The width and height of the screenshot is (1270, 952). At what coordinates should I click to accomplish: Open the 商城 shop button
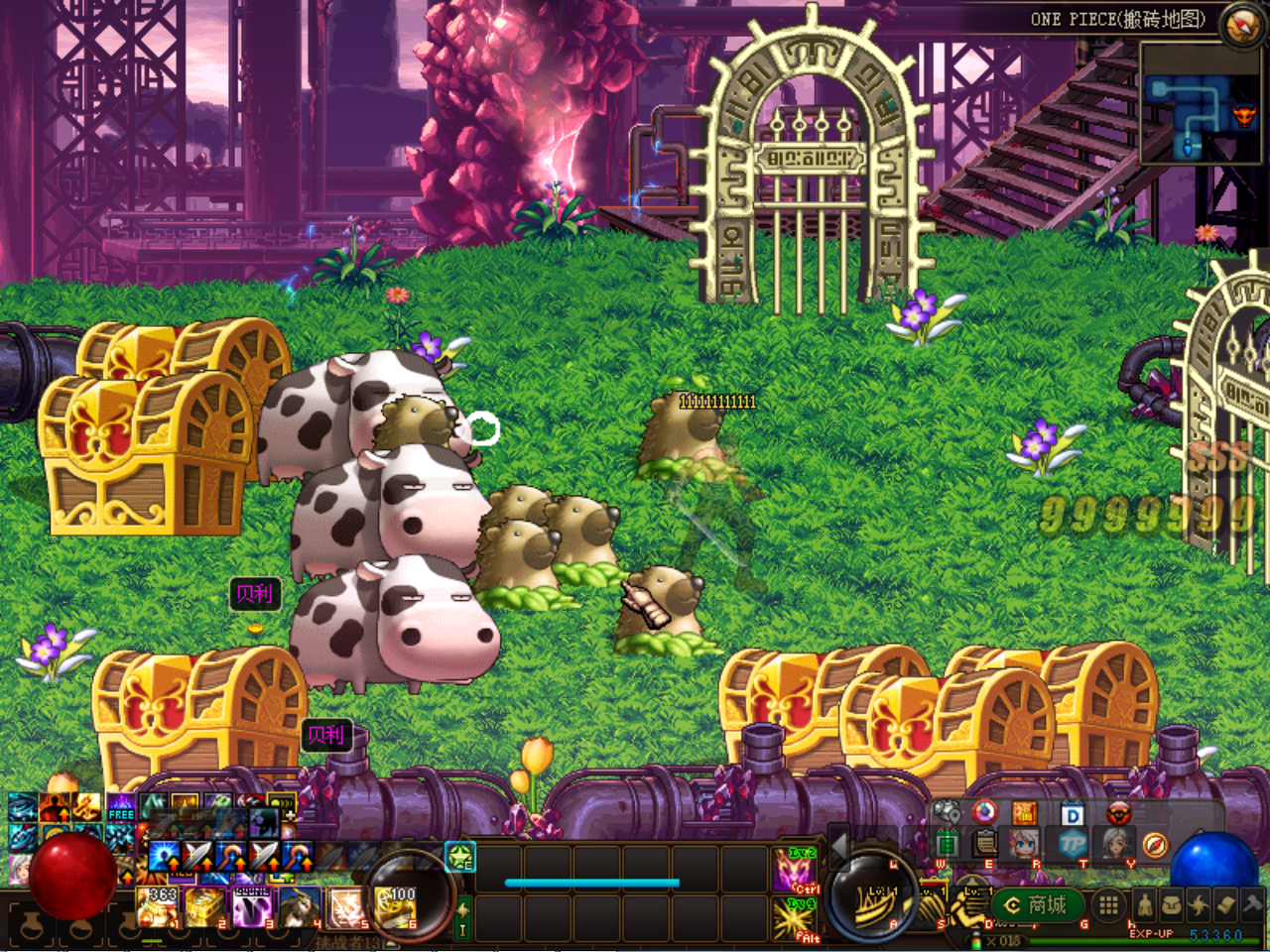point(1037,905)
